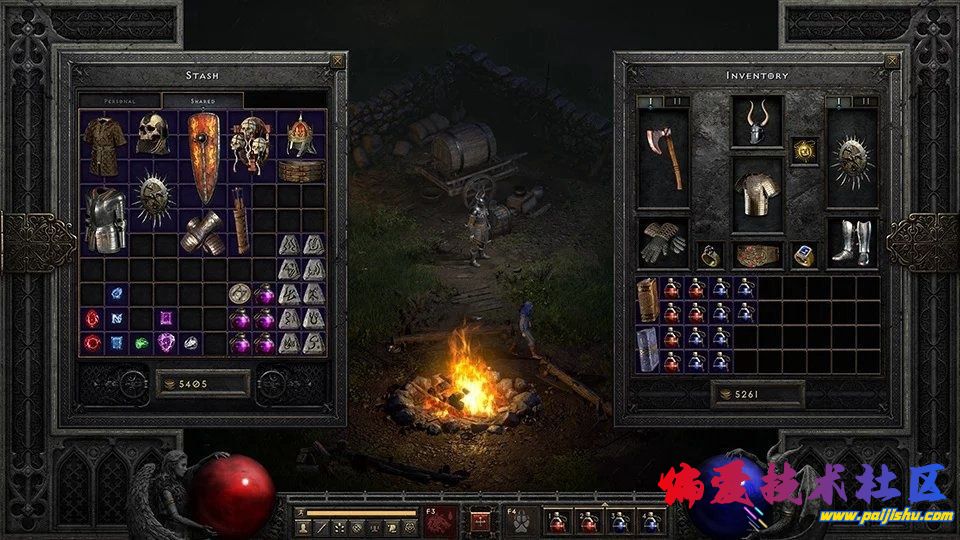Switch to the Personal stash tab
The image size is (960, 540).
[x=120, y=101]
